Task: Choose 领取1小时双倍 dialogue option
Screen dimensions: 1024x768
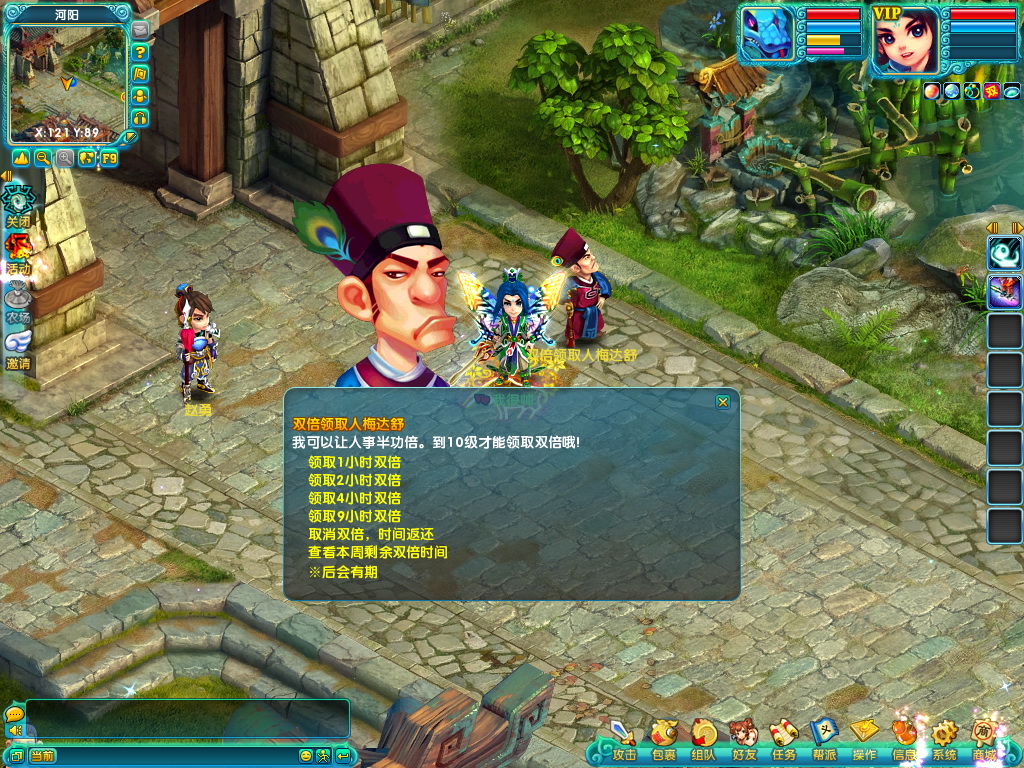Action: coord(354,462)
